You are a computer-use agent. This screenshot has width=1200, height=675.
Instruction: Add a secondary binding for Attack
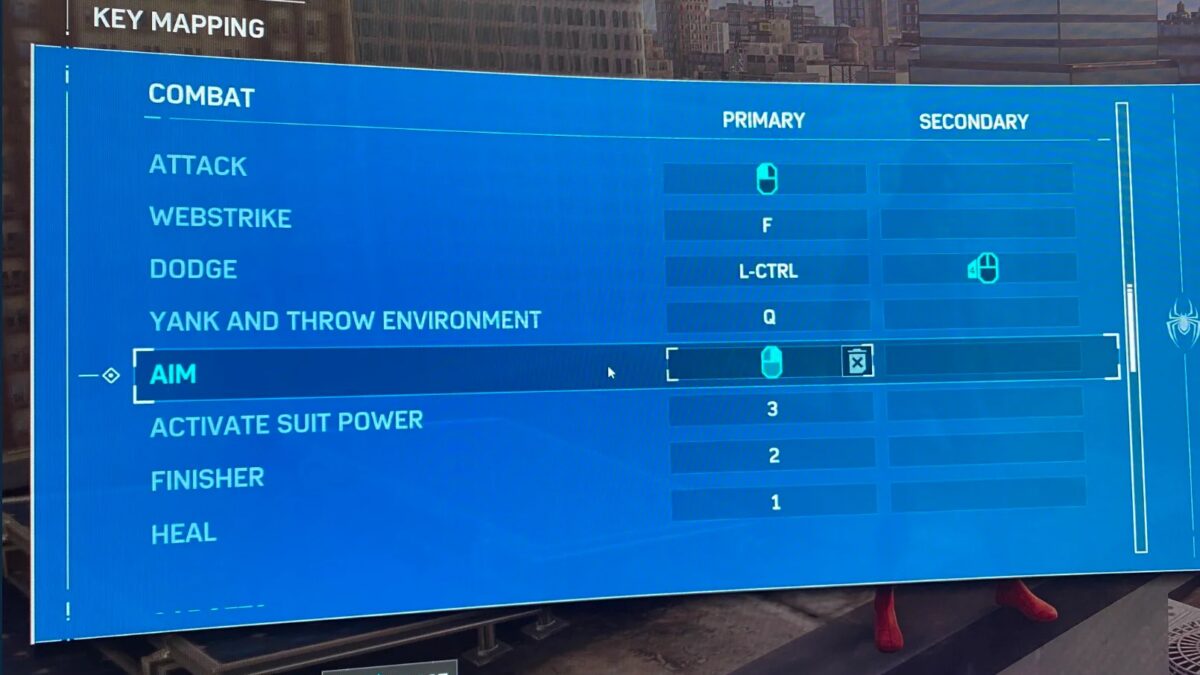pyautogui.click(x=975, y=179)
